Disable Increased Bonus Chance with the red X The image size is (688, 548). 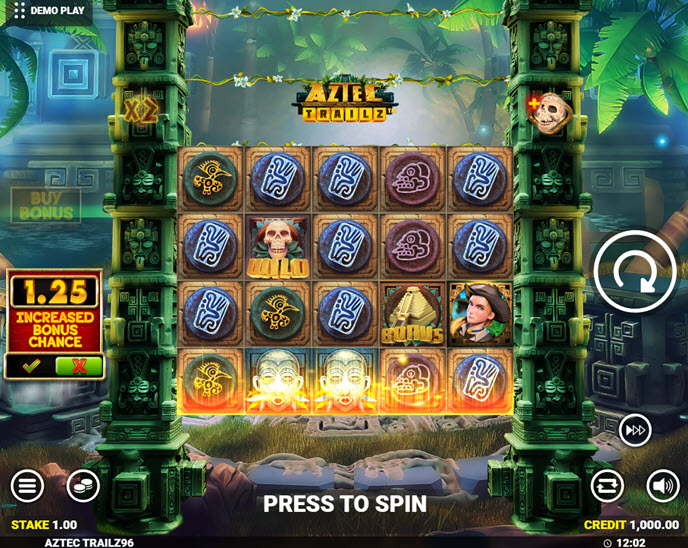click(x=79, y=366)
